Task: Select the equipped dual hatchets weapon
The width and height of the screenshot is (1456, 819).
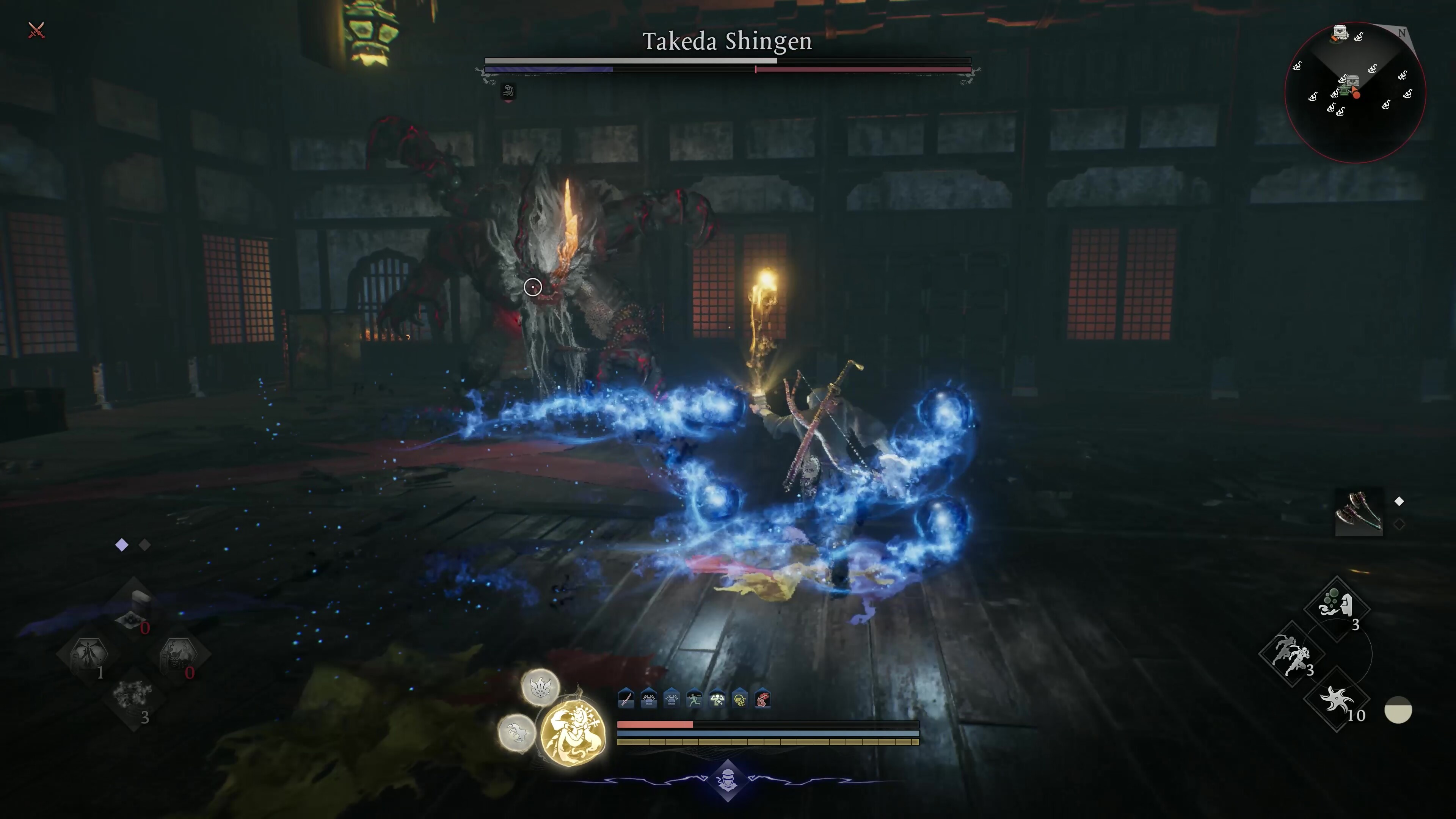Action: pos(1359,513)
